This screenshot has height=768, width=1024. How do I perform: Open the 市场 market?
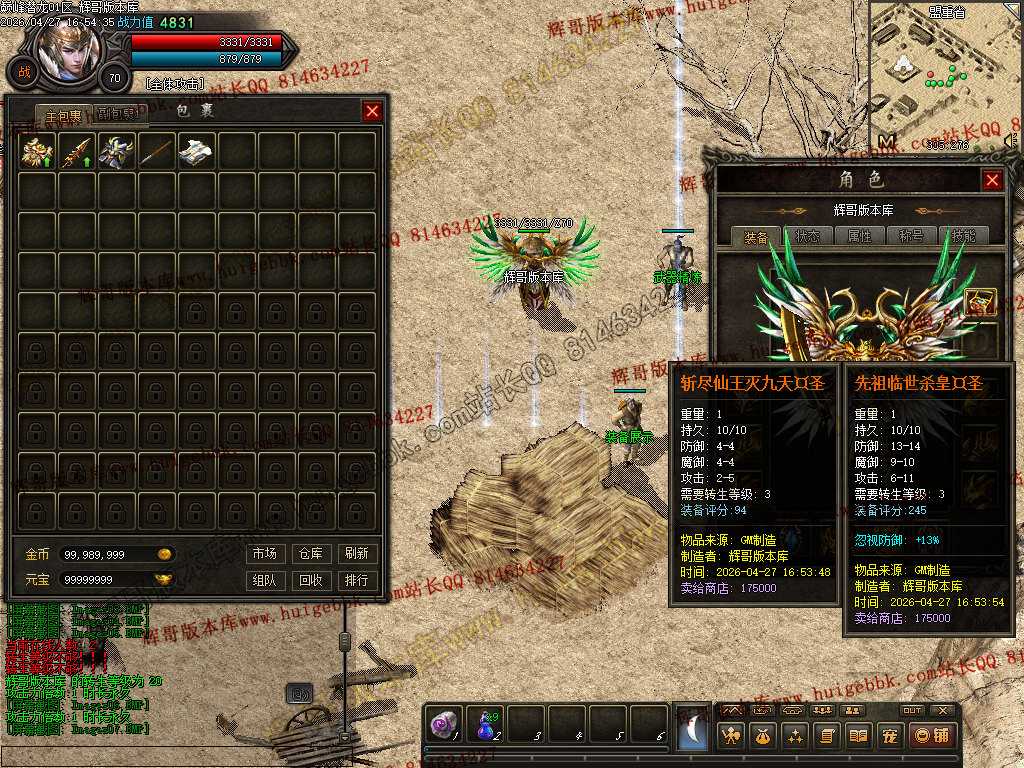pyautogui.click(x=264, y=553)
